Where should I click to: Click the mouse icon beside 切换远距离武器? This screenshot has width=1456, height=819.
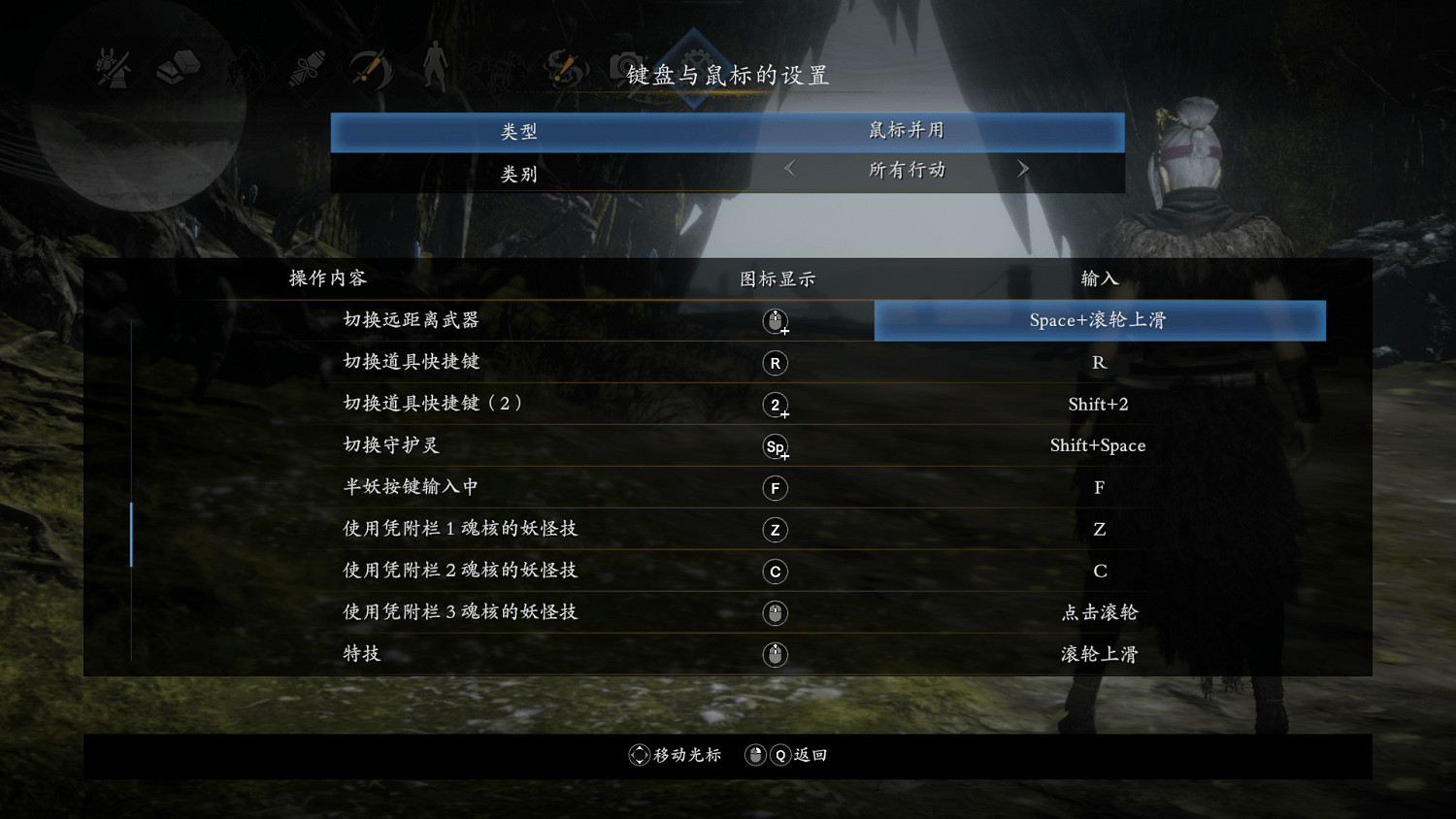[x=775, y=320]
